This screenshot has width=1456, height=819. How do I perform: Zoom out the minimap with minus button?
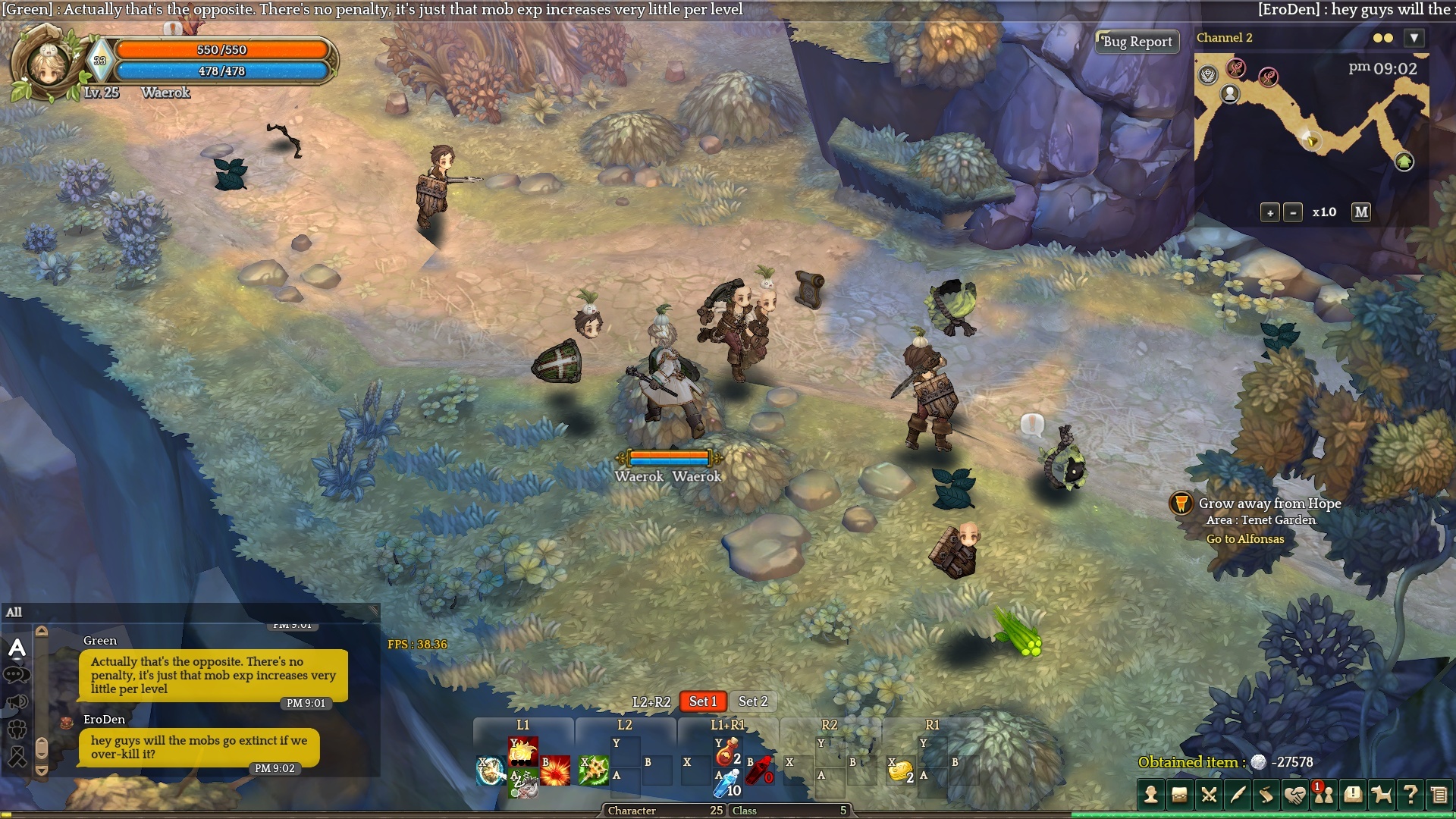(1293, 213)
